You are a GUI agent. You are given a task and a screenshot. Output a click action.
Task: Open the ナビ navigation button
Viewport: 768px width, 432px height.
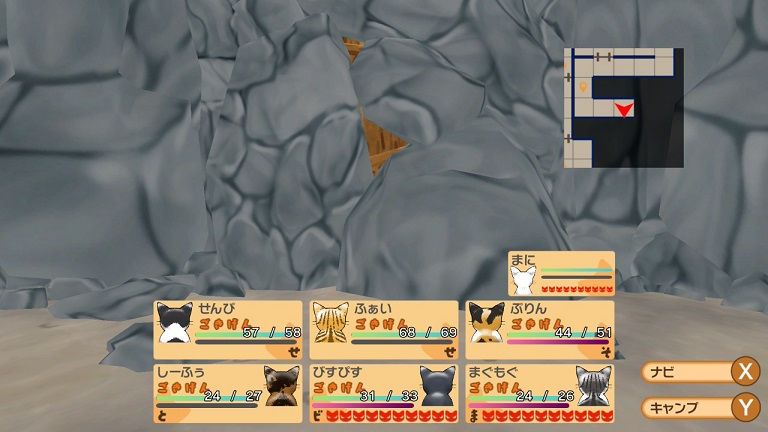point(699,372)
